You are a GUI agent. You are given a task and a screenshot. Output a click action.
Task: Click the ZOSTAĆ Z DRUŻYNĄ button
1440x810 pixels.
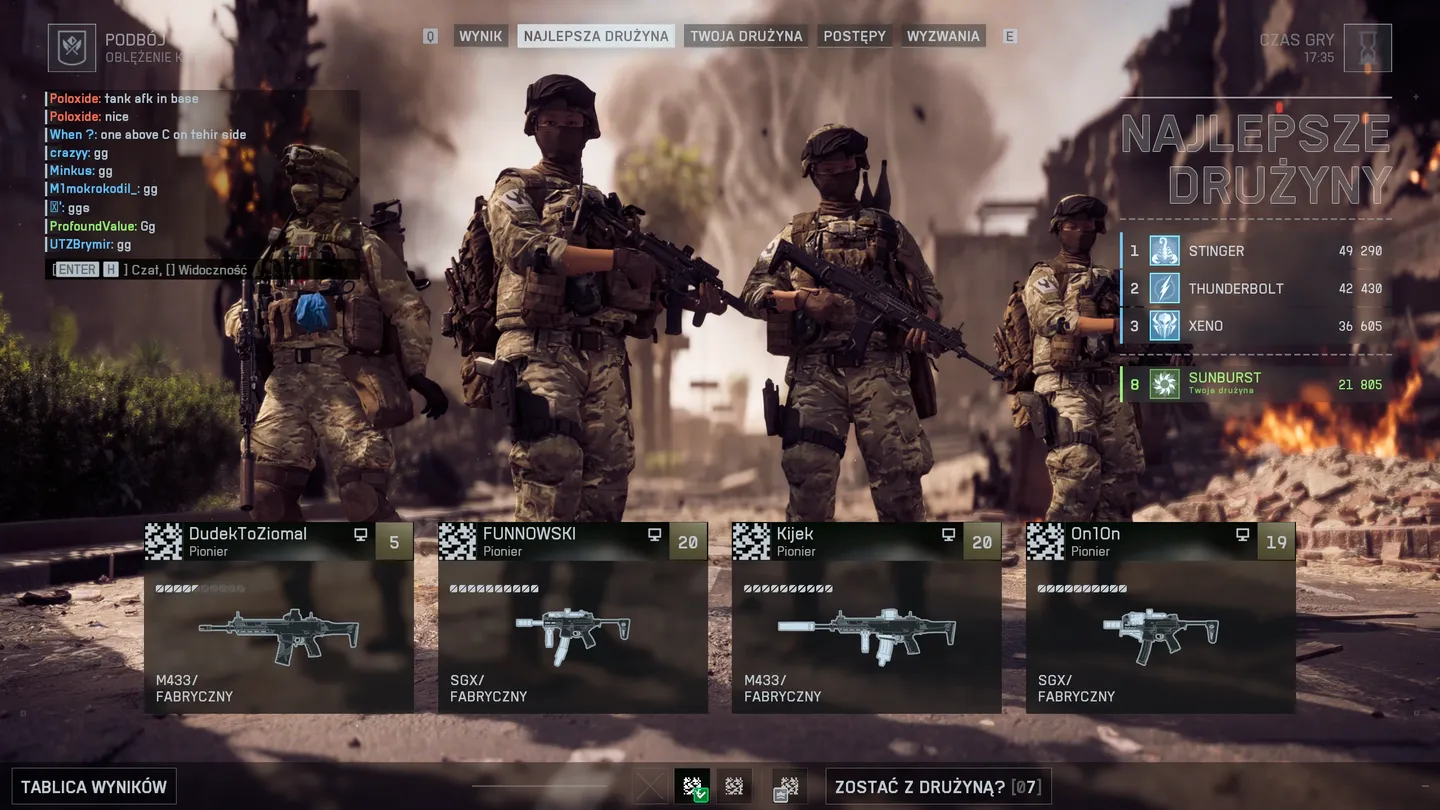click(x=938, y=787)
